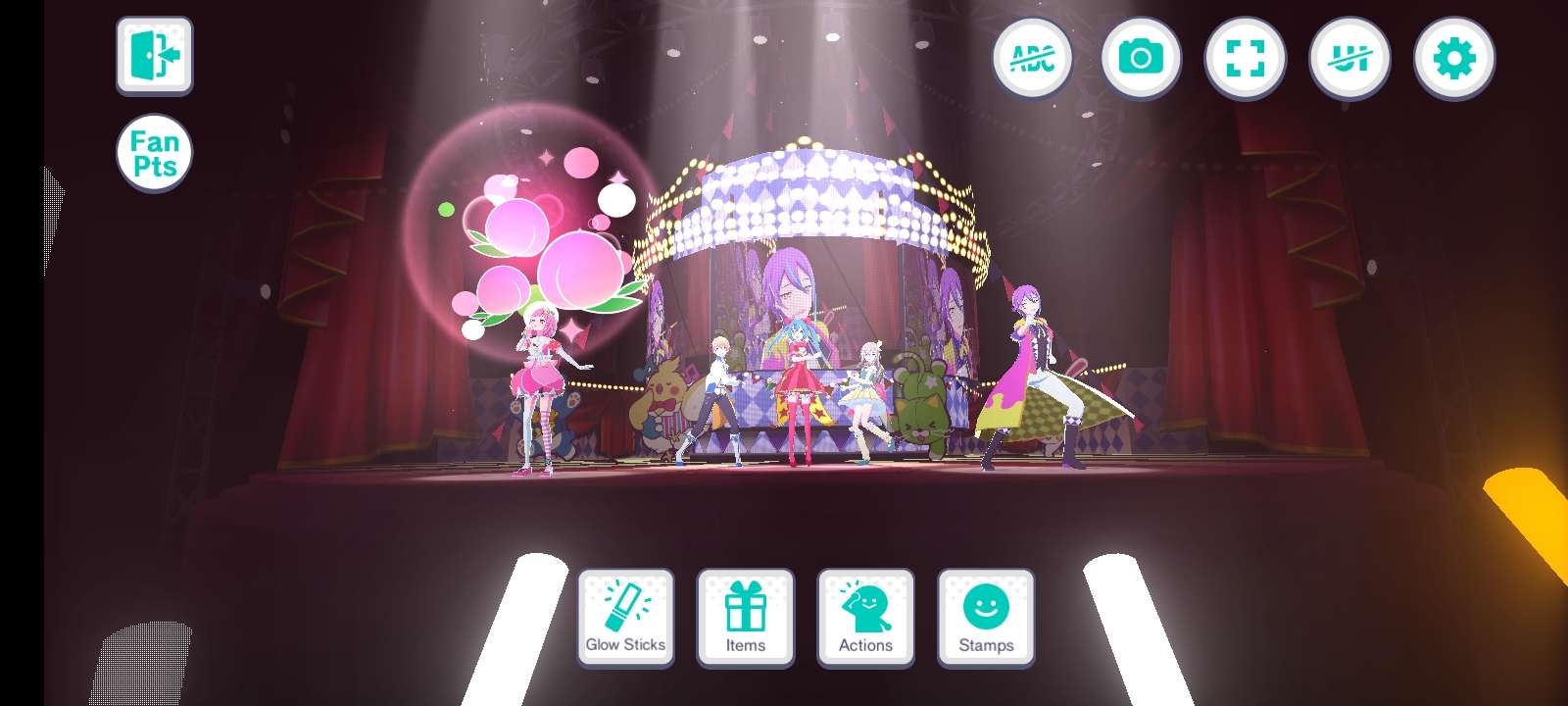Exit the virtual live via door icon
Image resolution: width=1568 pixels, height=706 pixels.
(153, 54)
